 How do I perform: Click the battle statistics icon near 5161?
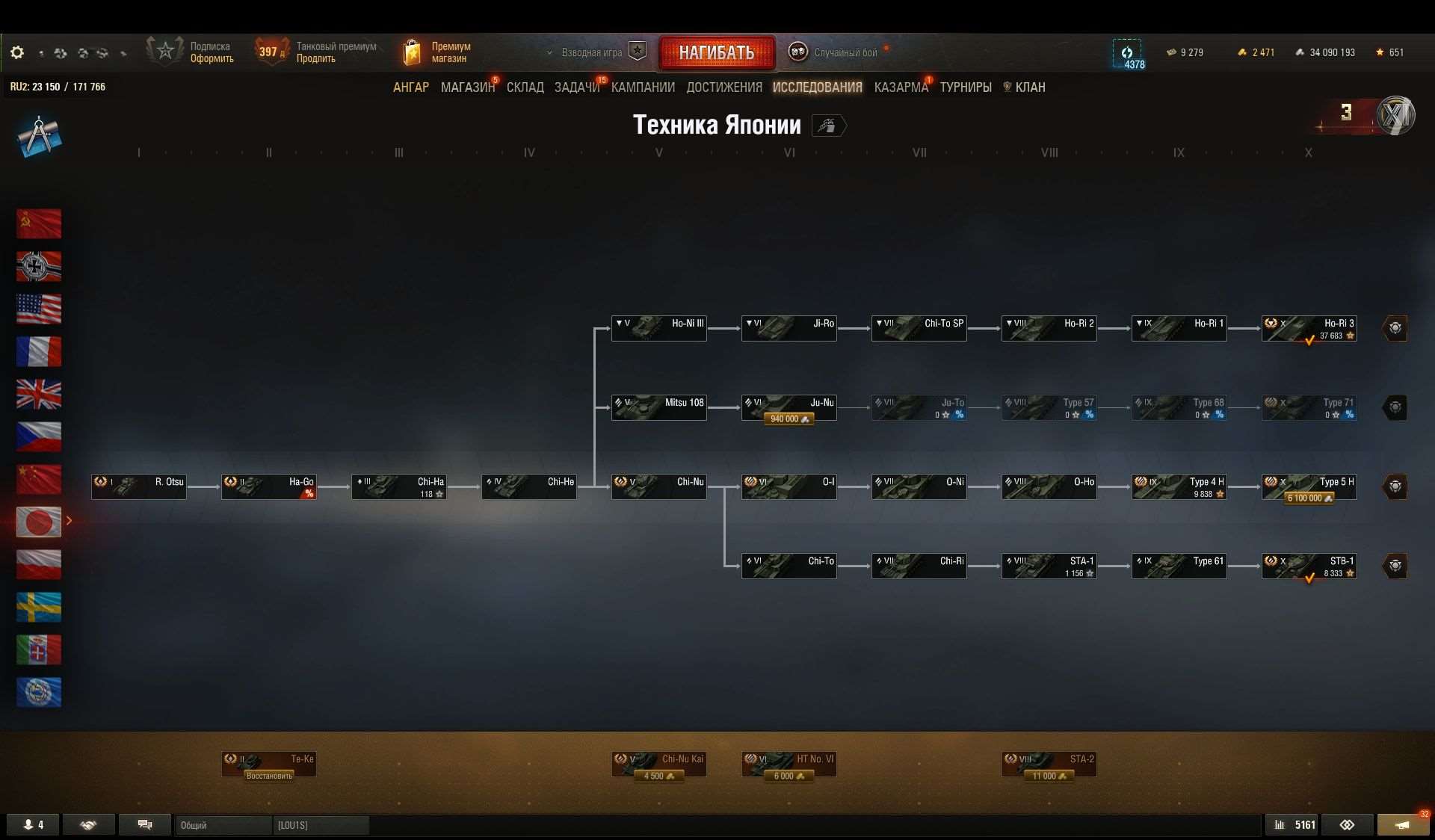coord(1280,824)
